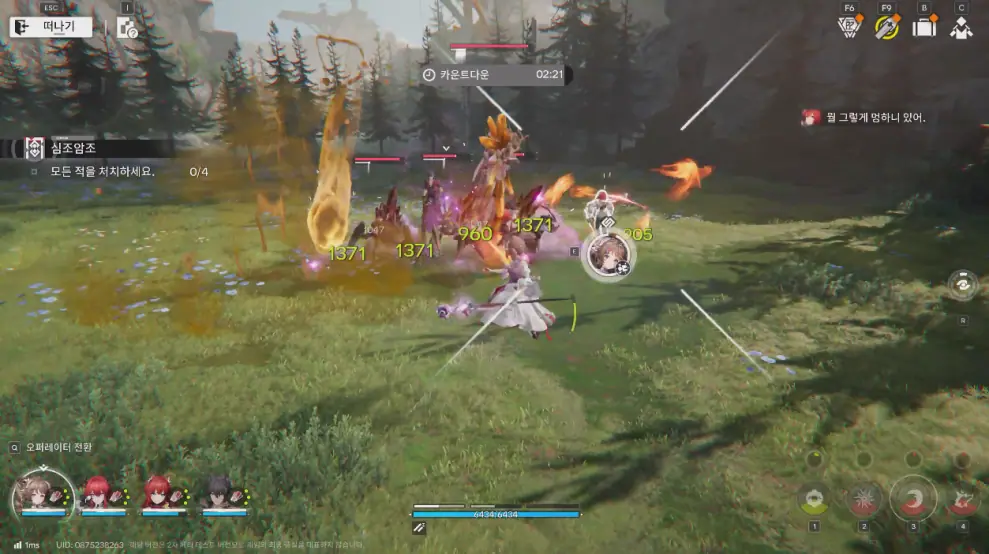Screen dimensions: 989x554
Task: Activate the skill with the yellow-green gear icon
Action: (814, 497)
